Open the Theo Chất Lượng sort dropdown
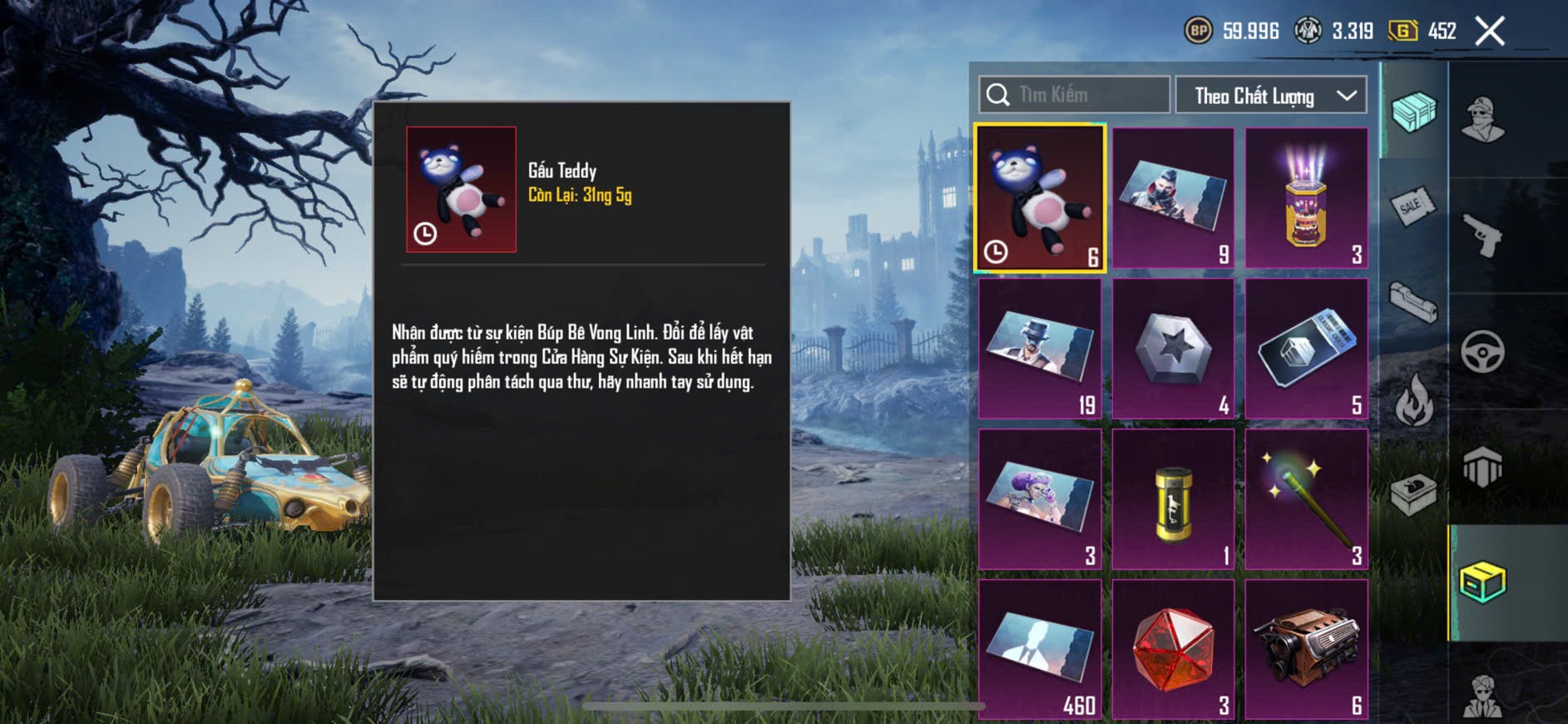The height and width of the screenshot is (724, 1568). click(1271, 96)
